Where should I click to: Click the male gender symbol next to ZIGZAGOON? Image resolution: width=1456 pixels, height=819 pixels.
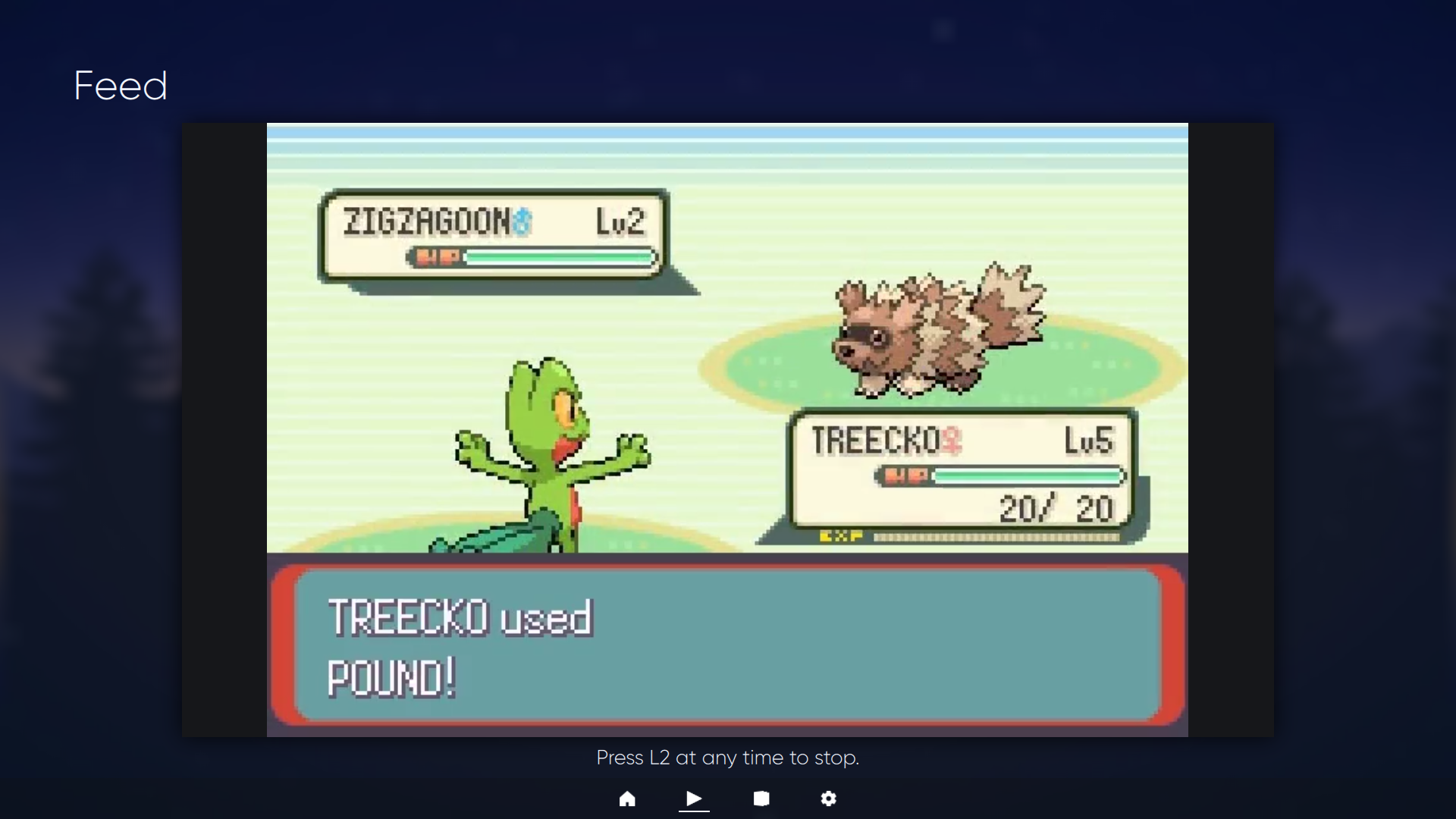pos(522,220)
